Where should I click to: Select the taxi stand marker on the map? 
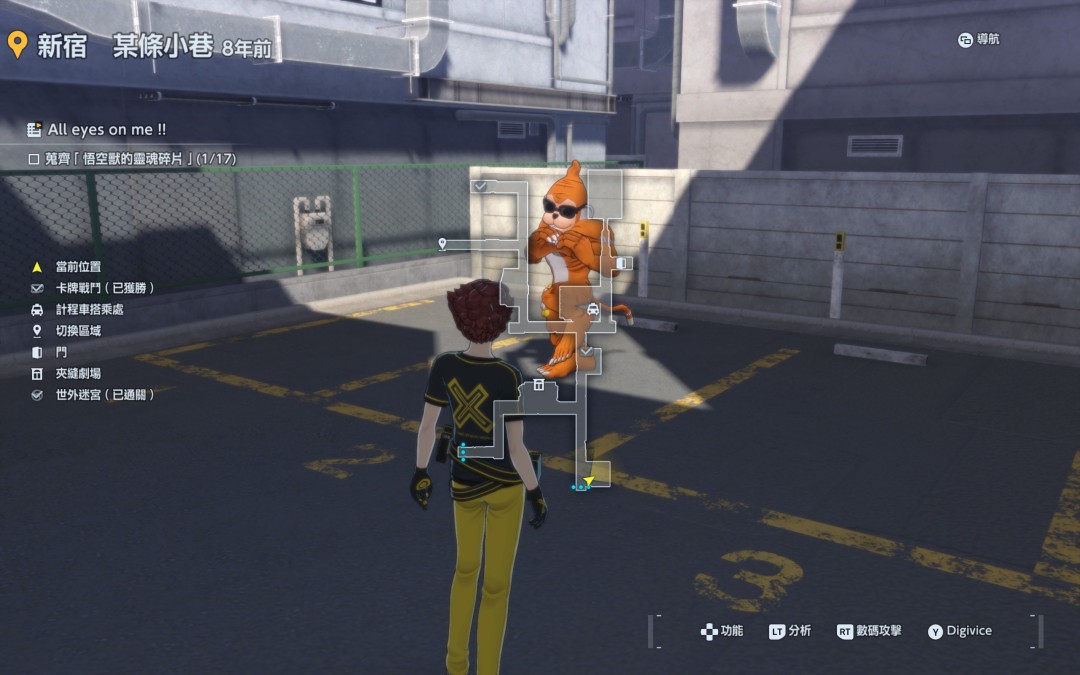(593, 310)
